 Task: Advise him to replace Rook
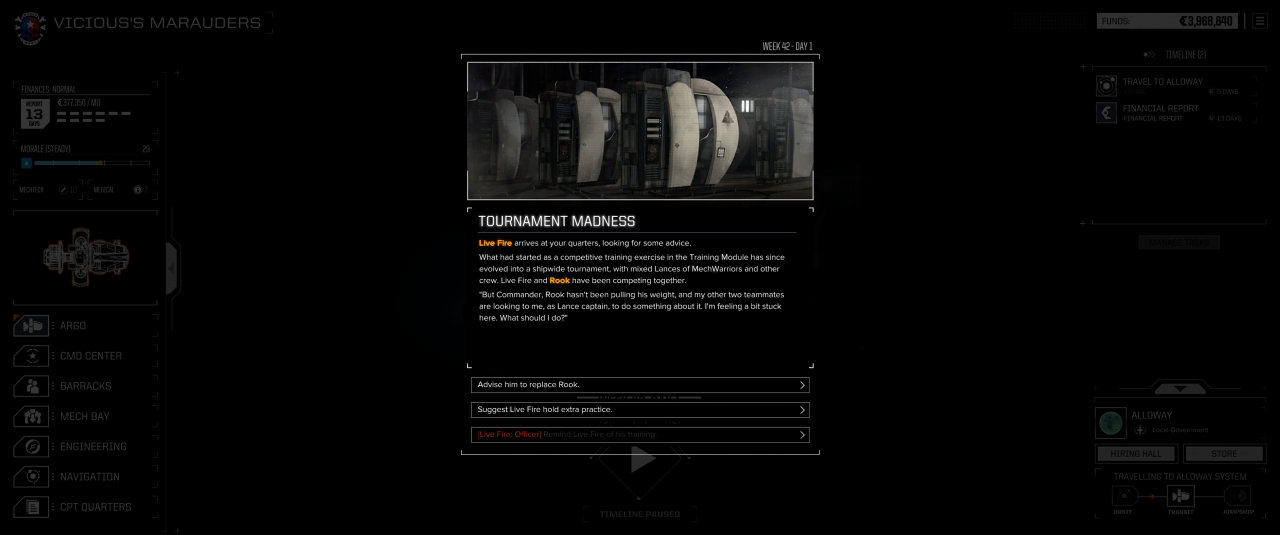tap(639, 385)
